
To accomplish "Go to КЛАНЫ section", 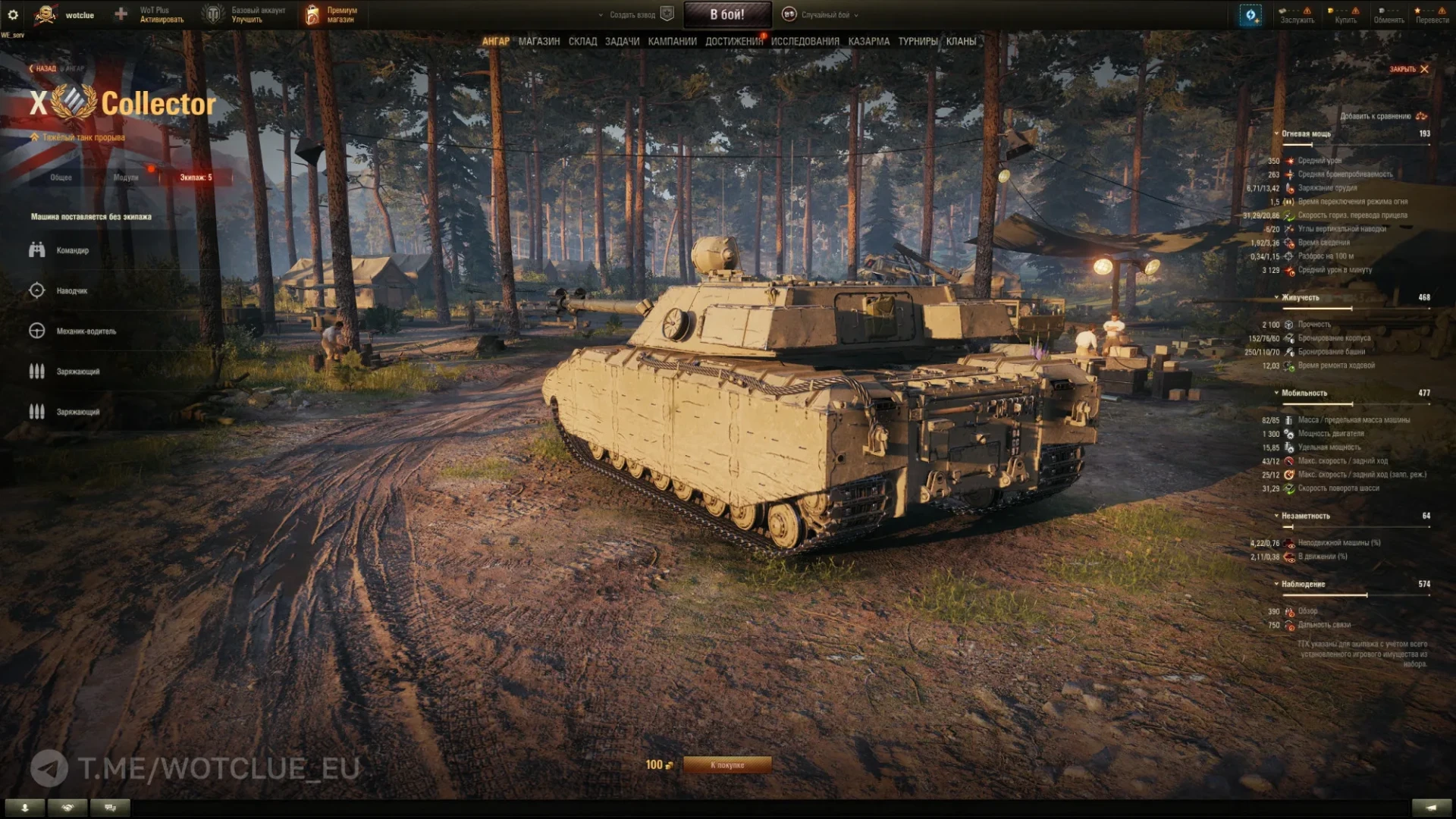I will pos(961,42).
